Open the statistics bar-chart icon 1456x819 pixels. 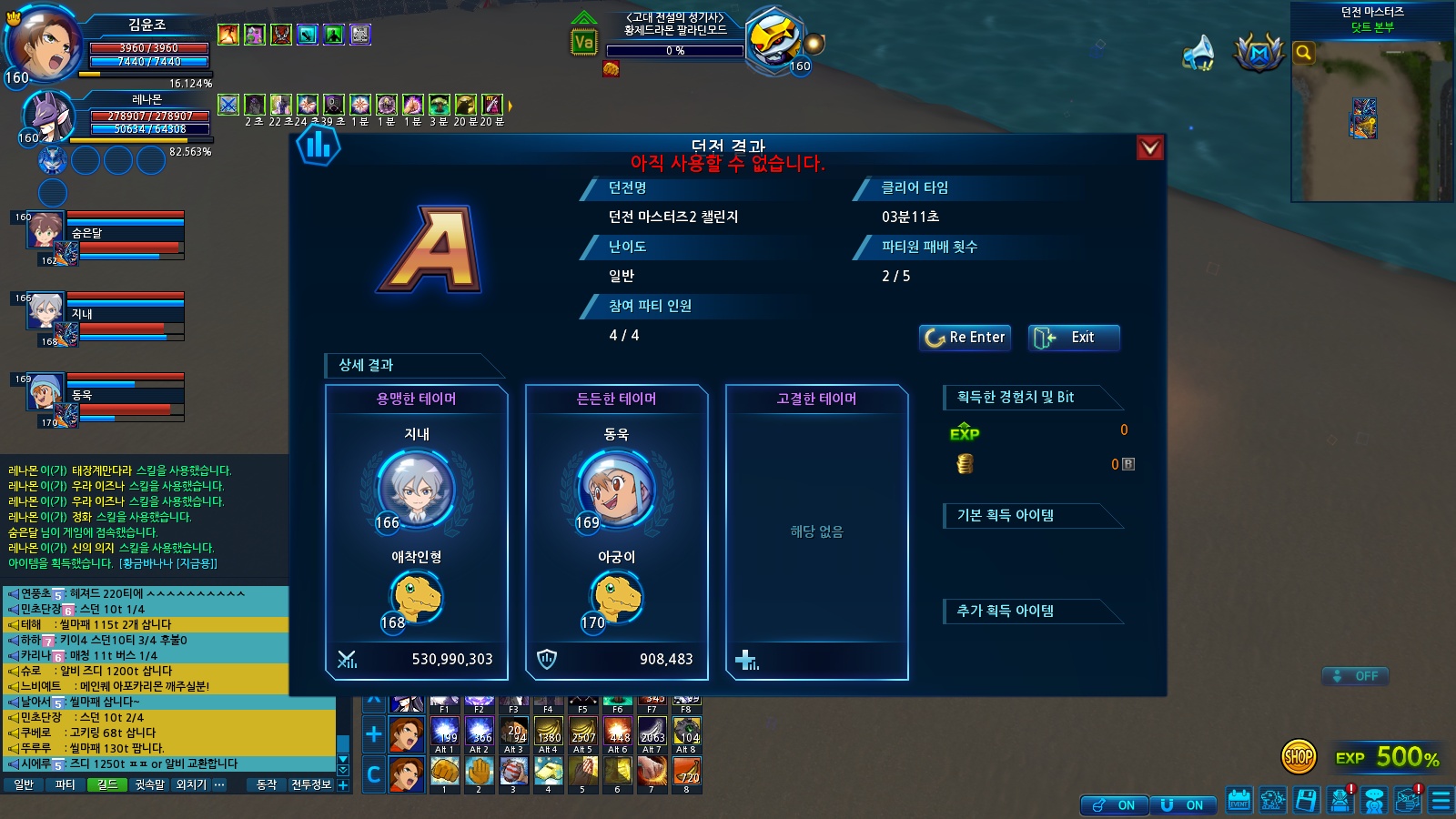[318, 146]
